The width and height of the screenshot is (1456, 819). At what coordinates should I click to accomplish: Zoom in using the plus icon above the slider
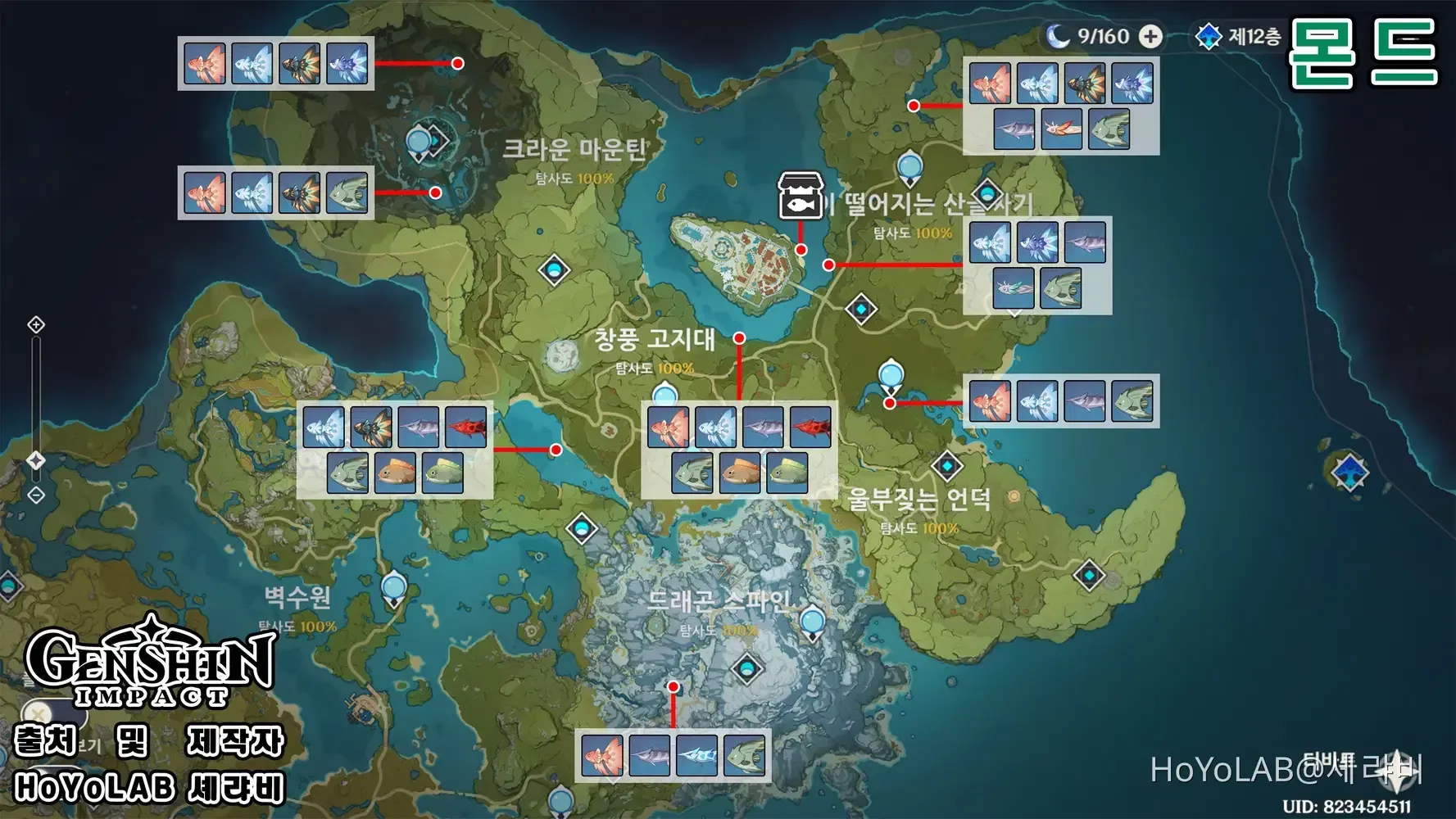tap(36, 325)
